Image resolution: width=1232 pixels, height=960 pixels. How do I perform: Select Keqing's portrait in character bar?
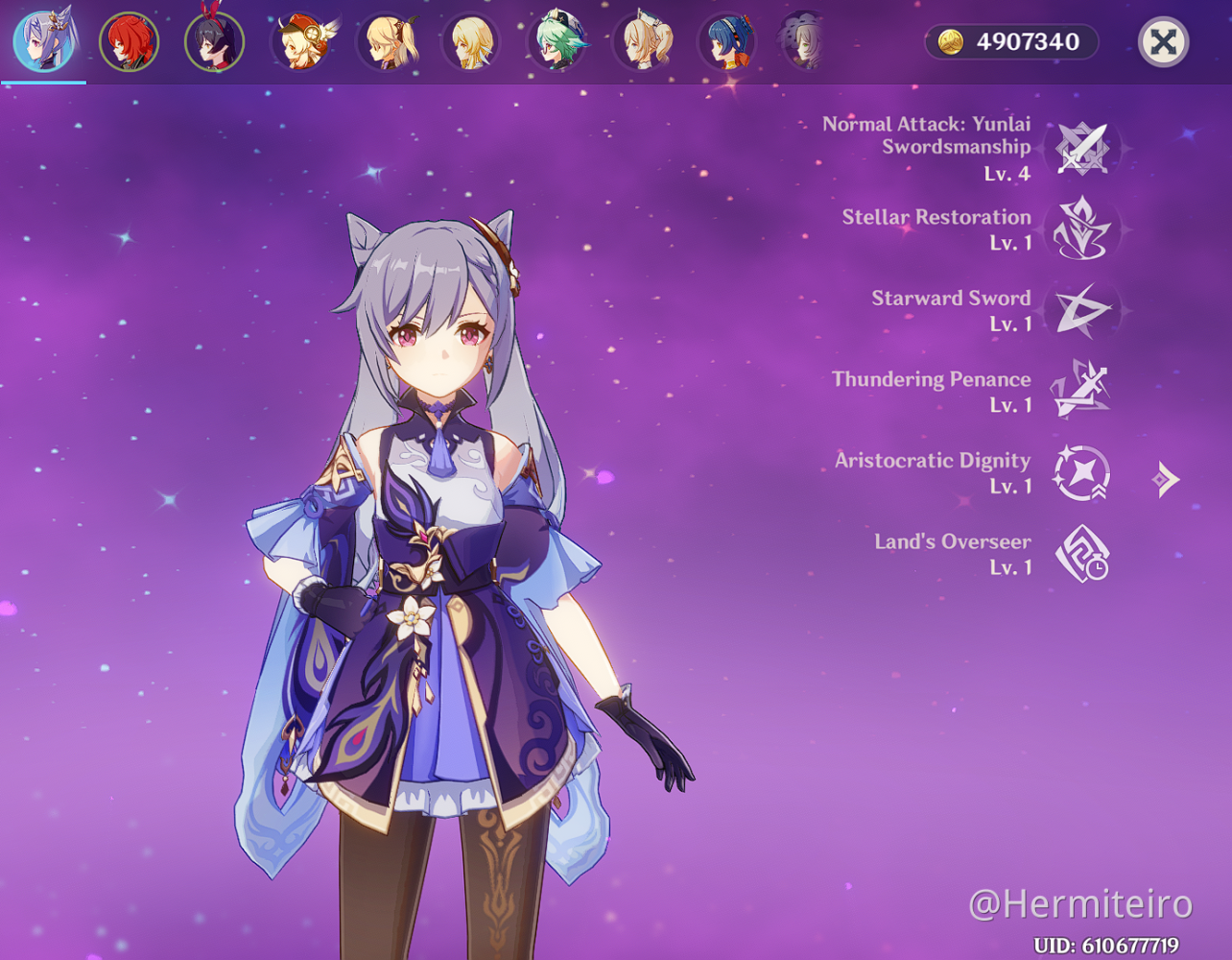44,42
